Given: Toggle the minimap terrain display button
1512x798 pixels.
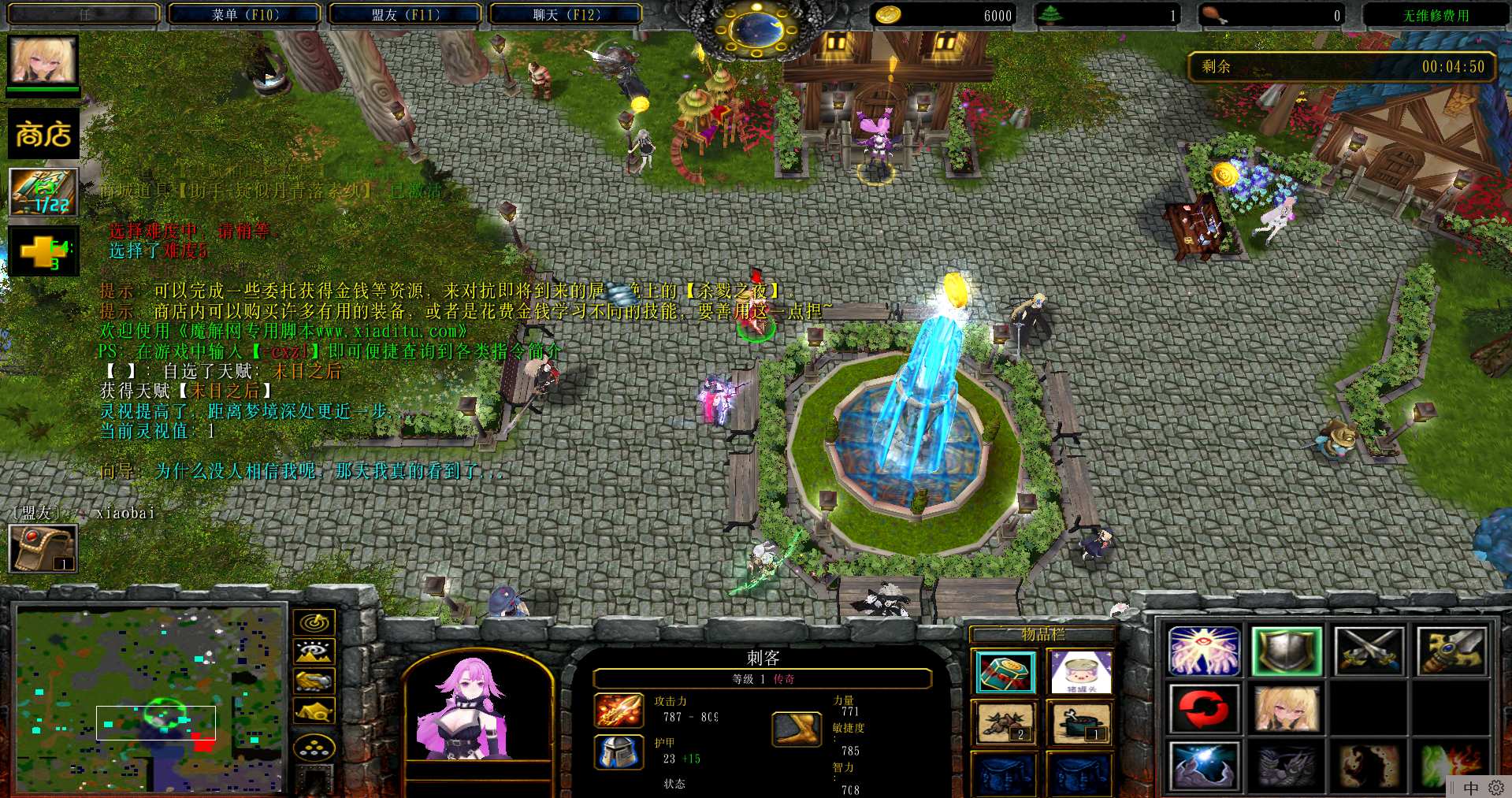Looking at the screenshot, I should pos(314,651).
